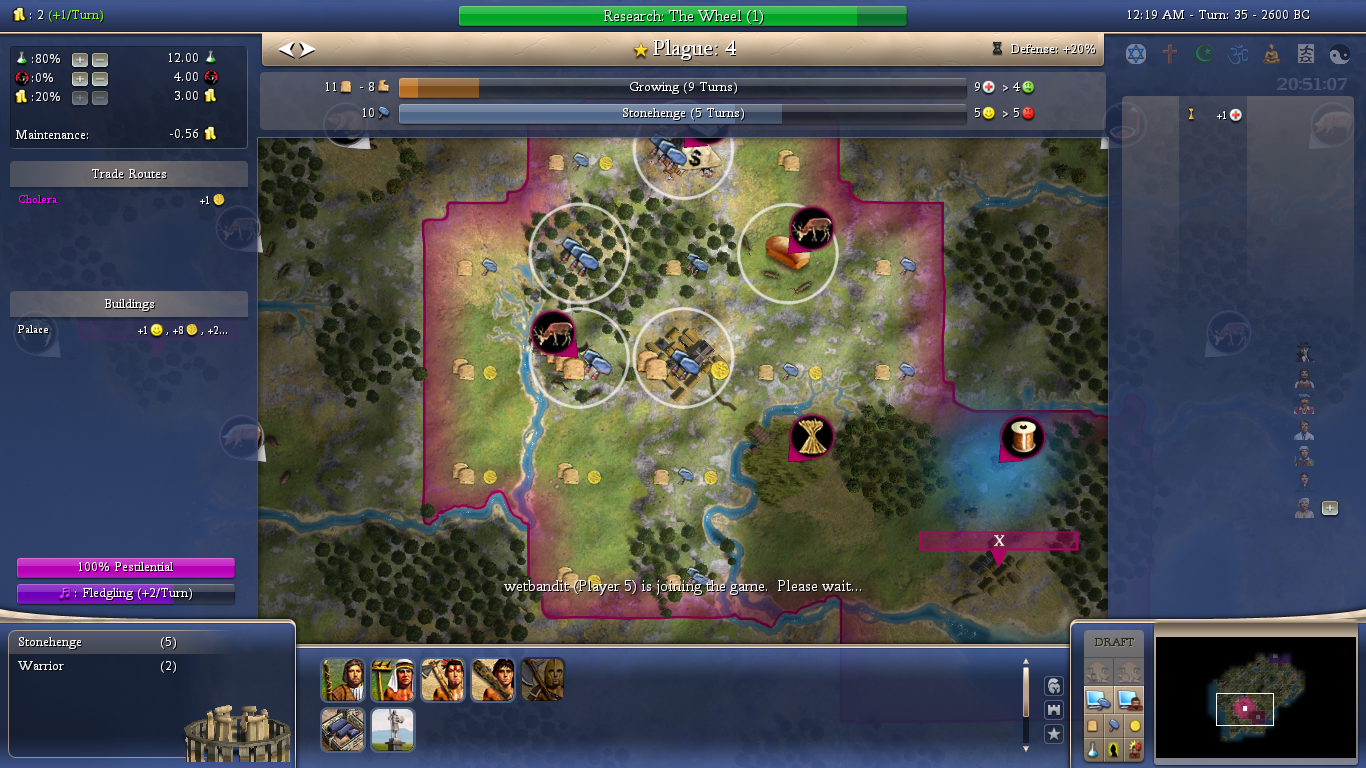Build the helmeted Archer unit
Viewport: 1366px width, 768px height.
tap(542, 680)
